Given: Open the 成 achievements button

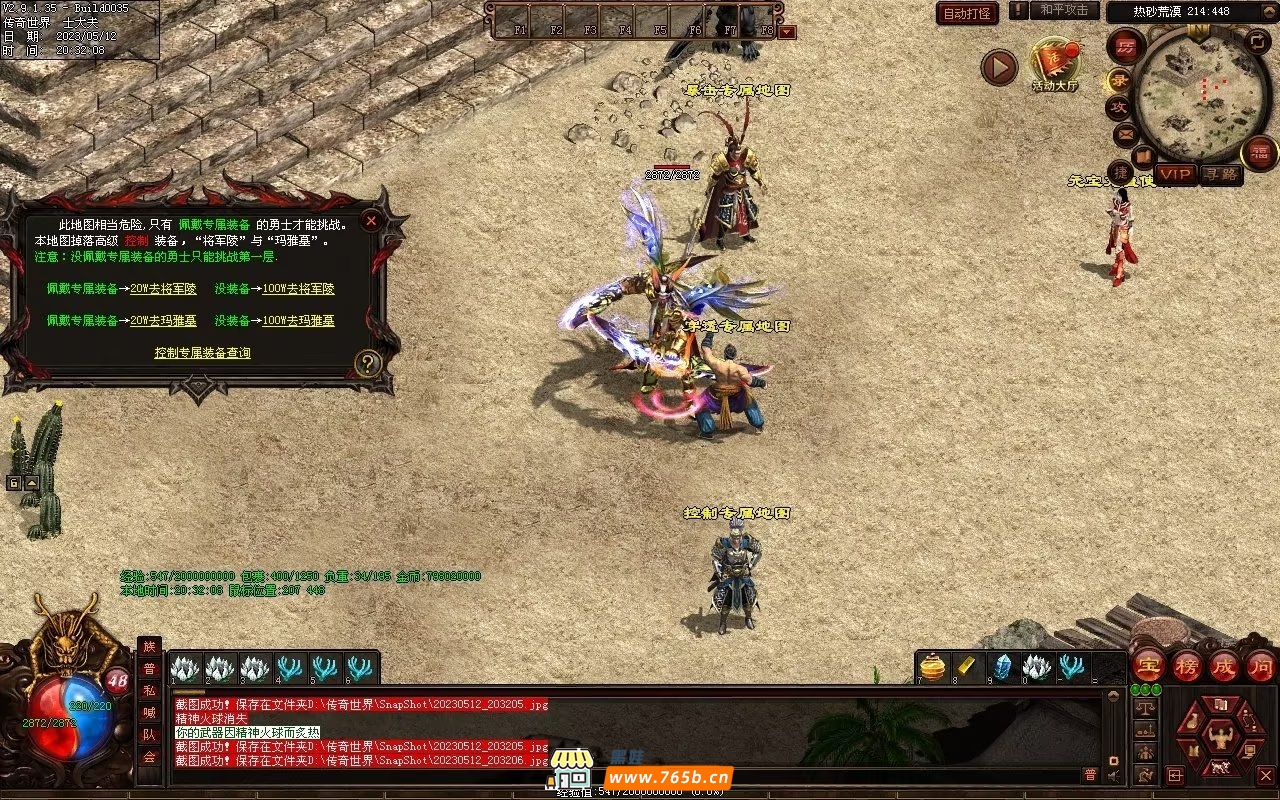Looking at the screenshot, I should [x=1224, y=666].
